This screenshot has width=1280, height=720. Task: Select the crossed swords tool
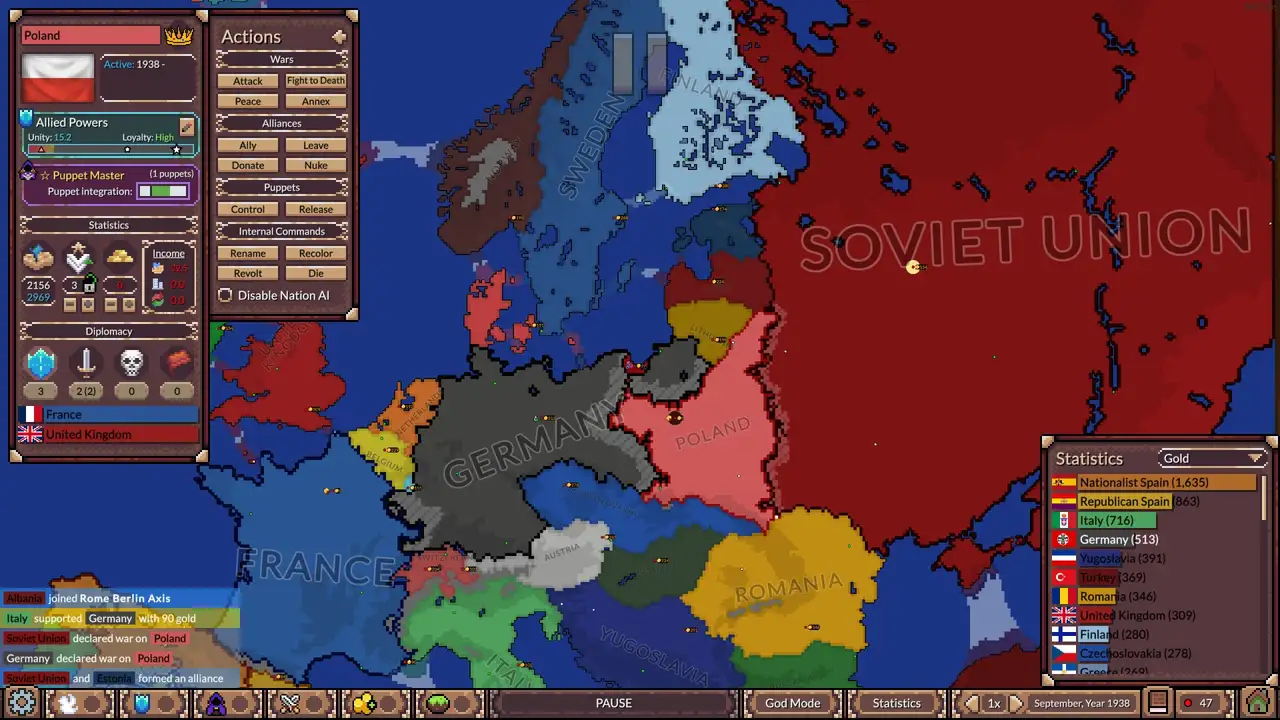pyautogui.click(x=290, y=703)
